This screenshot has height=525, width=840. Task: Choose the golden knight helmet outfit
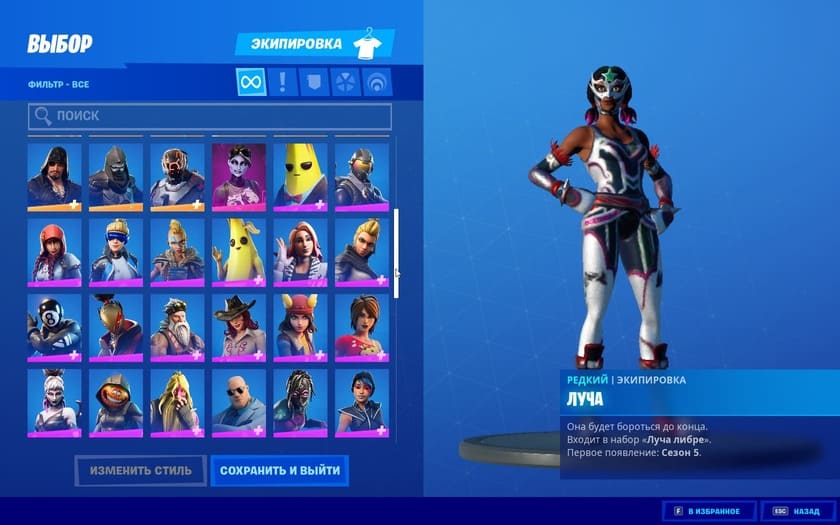116,326
